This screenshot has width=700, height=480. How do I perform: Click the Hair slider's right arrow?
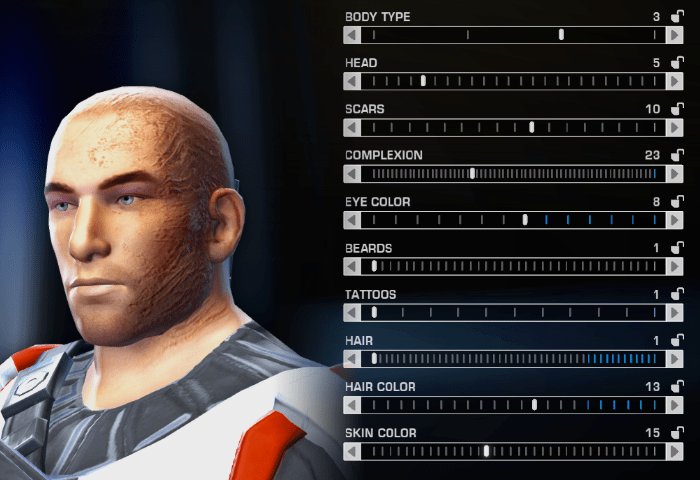click(x=676, y=359)
